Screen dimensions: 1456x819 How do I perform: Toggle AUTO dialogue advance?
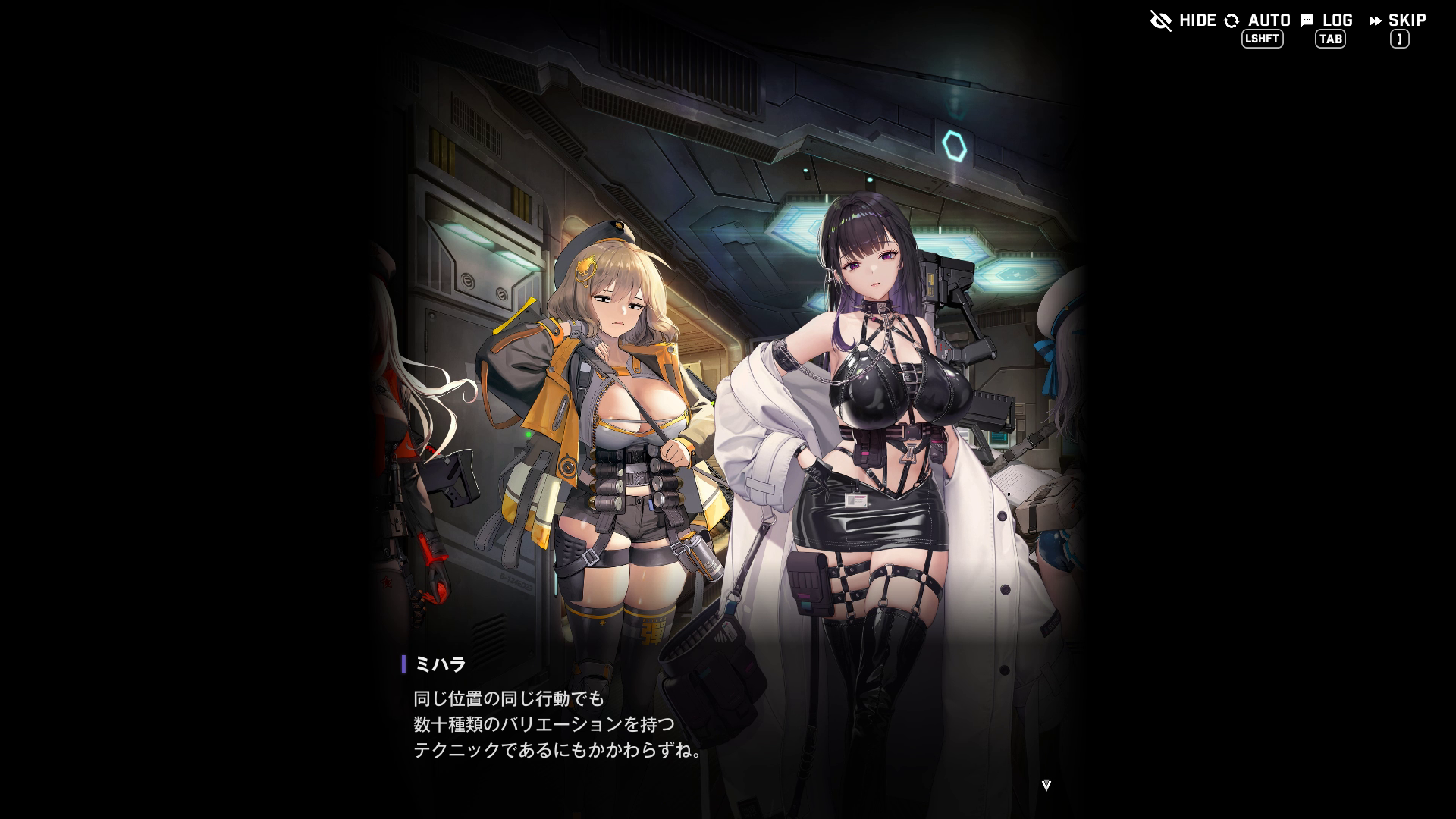[x=1258, y=20]
